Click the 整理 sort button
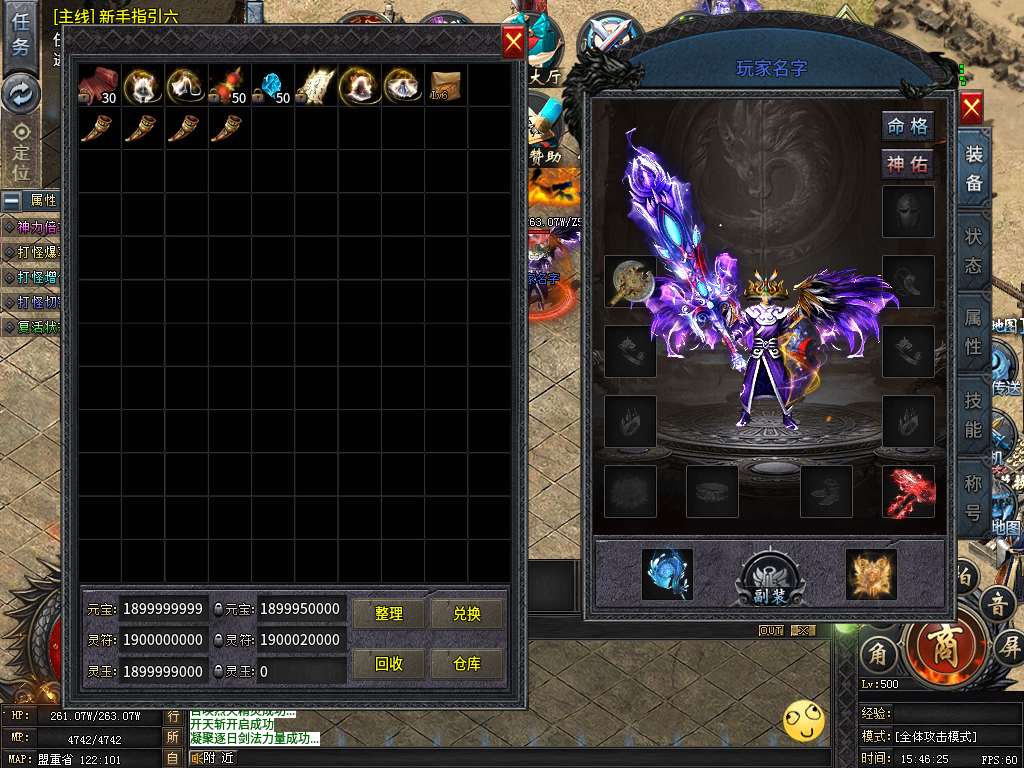Image resolution: width=1024 pixels, height=768 pixels. tap(389, 614)
